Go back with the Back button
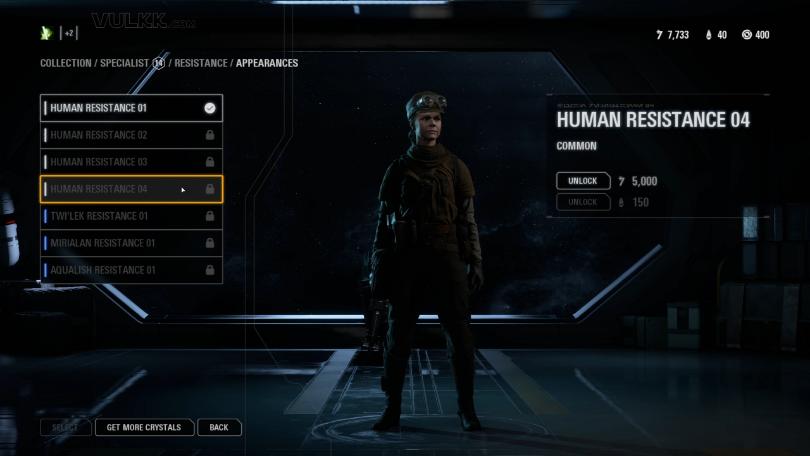Viewport: 810px width, 456px height. 219,427
